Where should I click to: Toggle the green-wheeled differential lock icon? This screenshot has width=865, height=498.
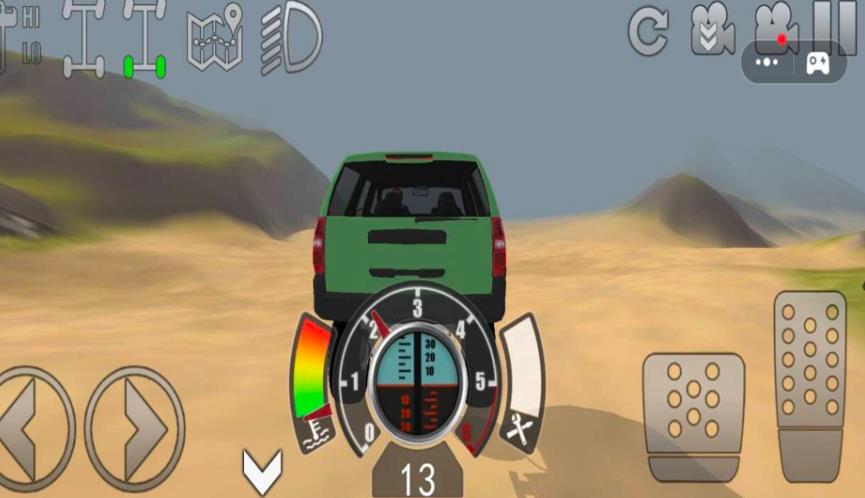point(144,40)
